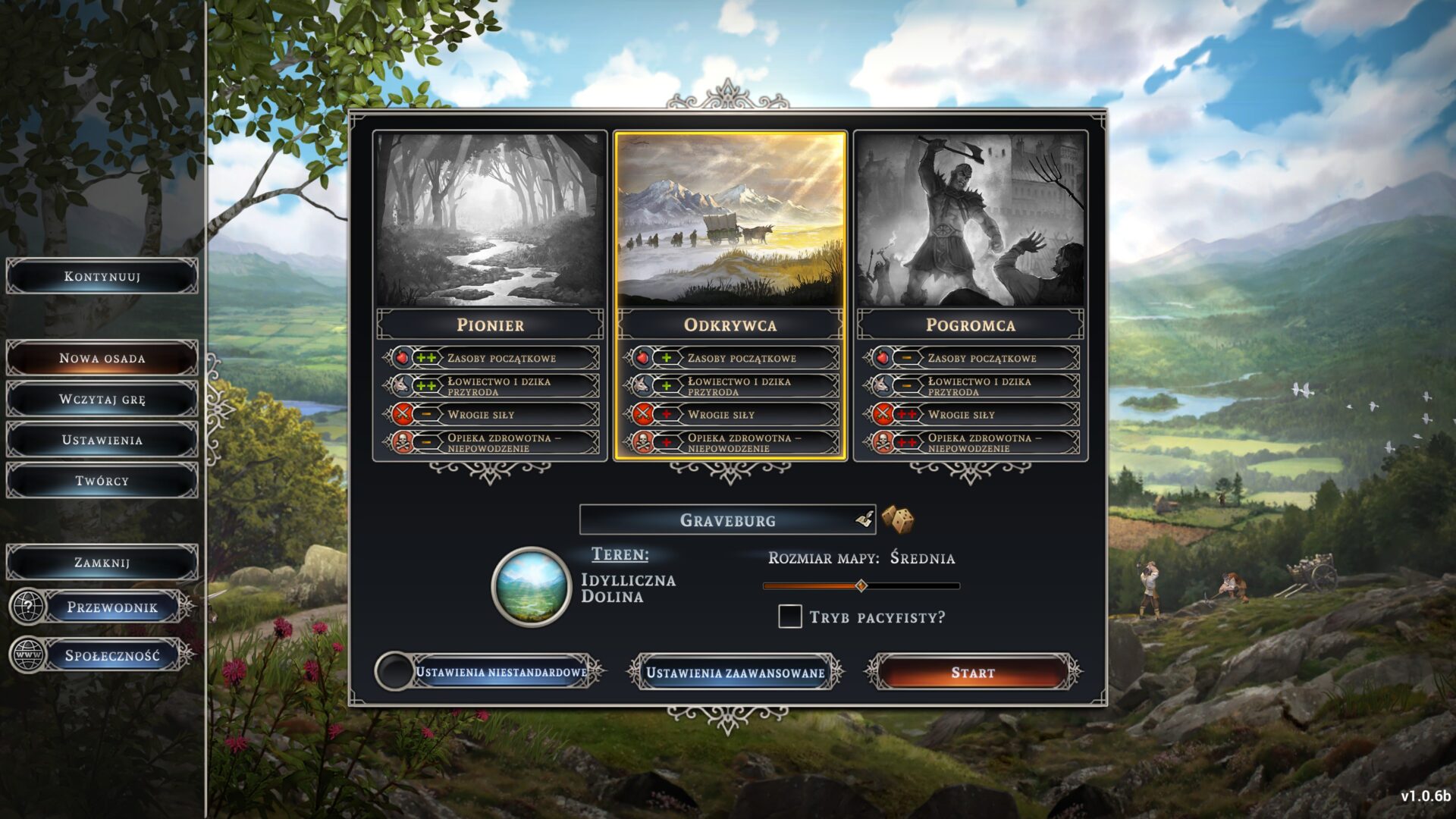Choose the Pionier difficulty card
The image size is (1456, 819).
[490, 220]
